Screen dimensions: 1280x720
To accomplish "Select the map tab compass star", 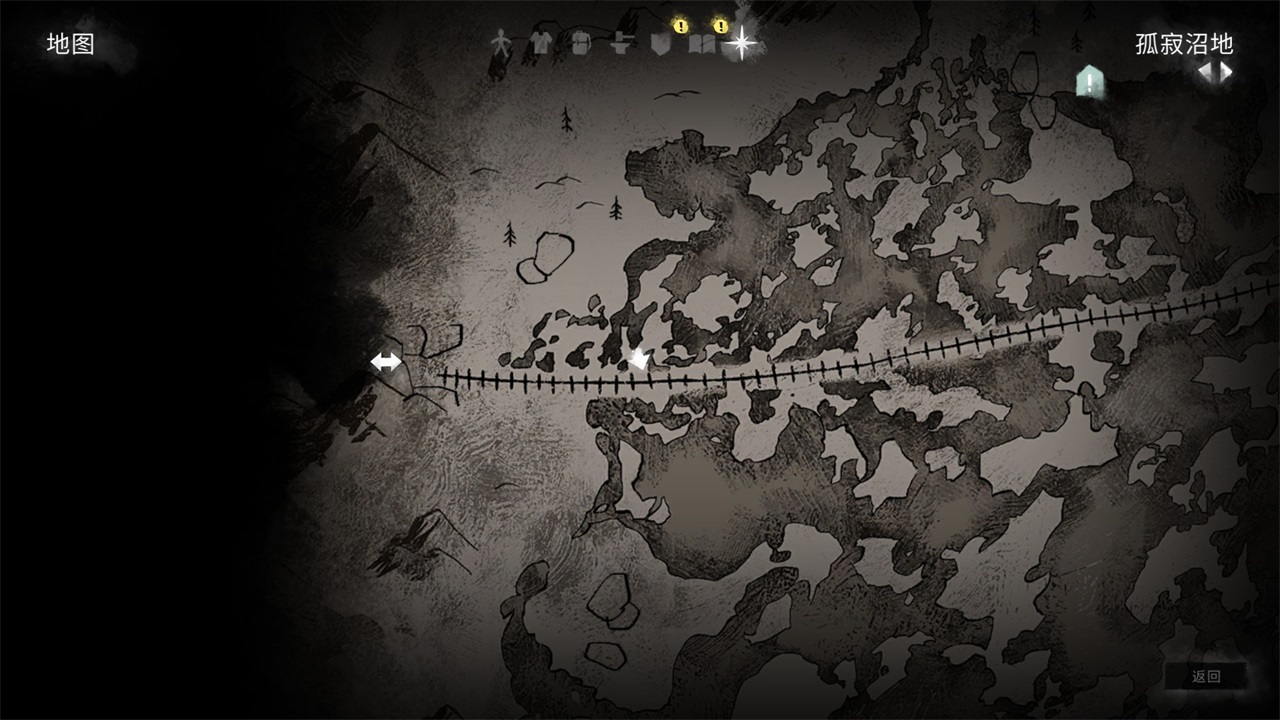I will click(x=742, y=42).
